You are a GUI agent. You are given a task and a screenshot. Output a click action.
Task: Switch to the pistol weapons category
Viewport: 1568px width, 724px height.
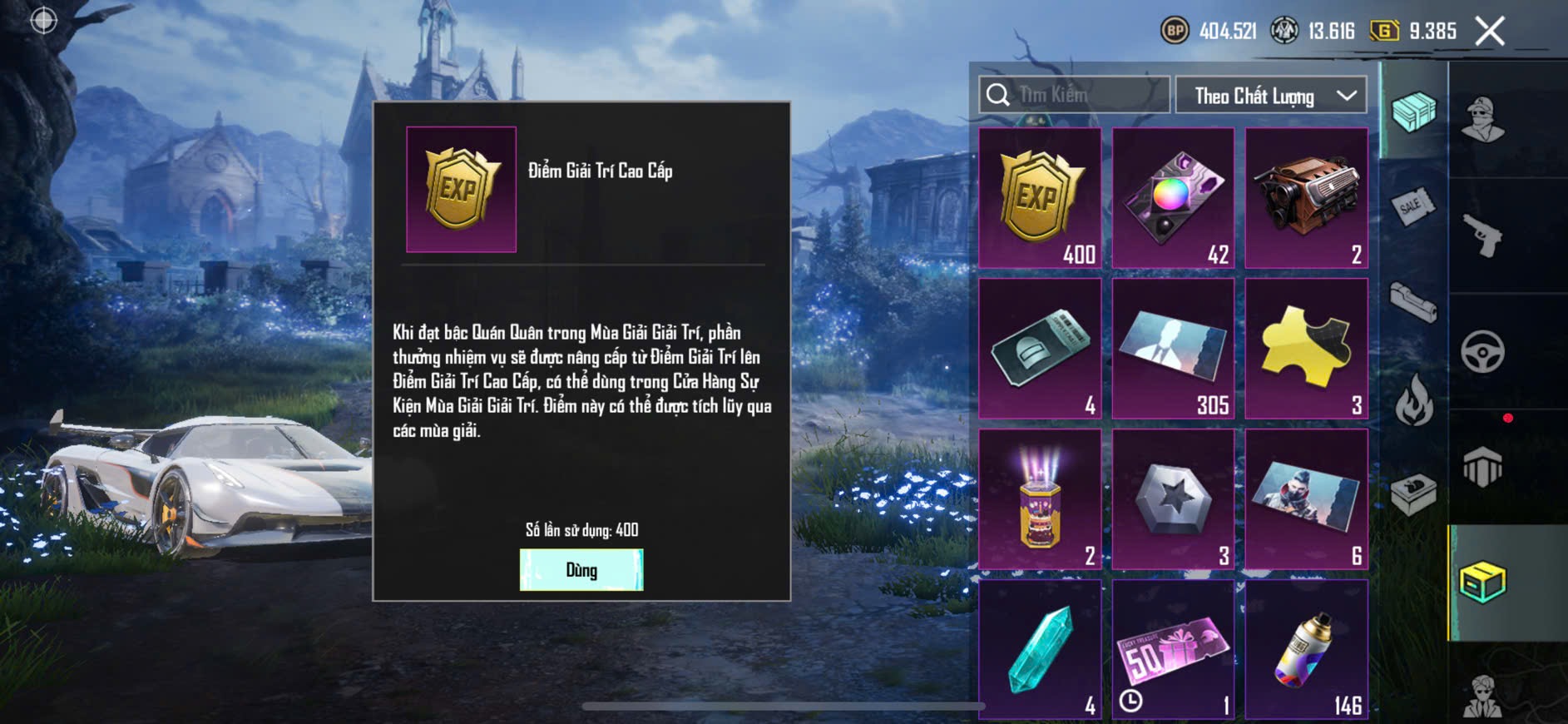(x=1482, y=236)
